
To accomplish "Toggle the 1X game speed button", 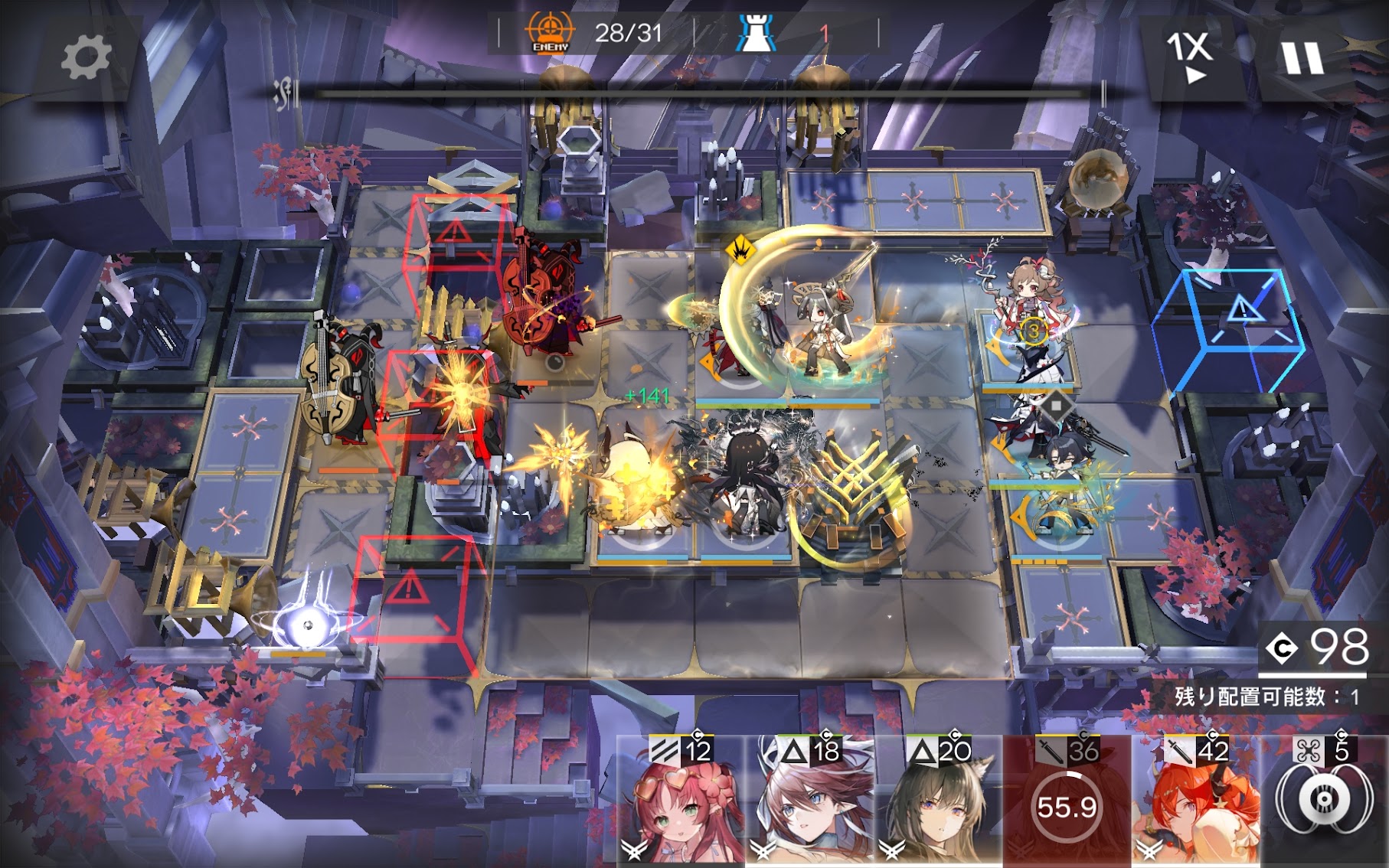I will pyautogui.click(x=1189, y=56).
